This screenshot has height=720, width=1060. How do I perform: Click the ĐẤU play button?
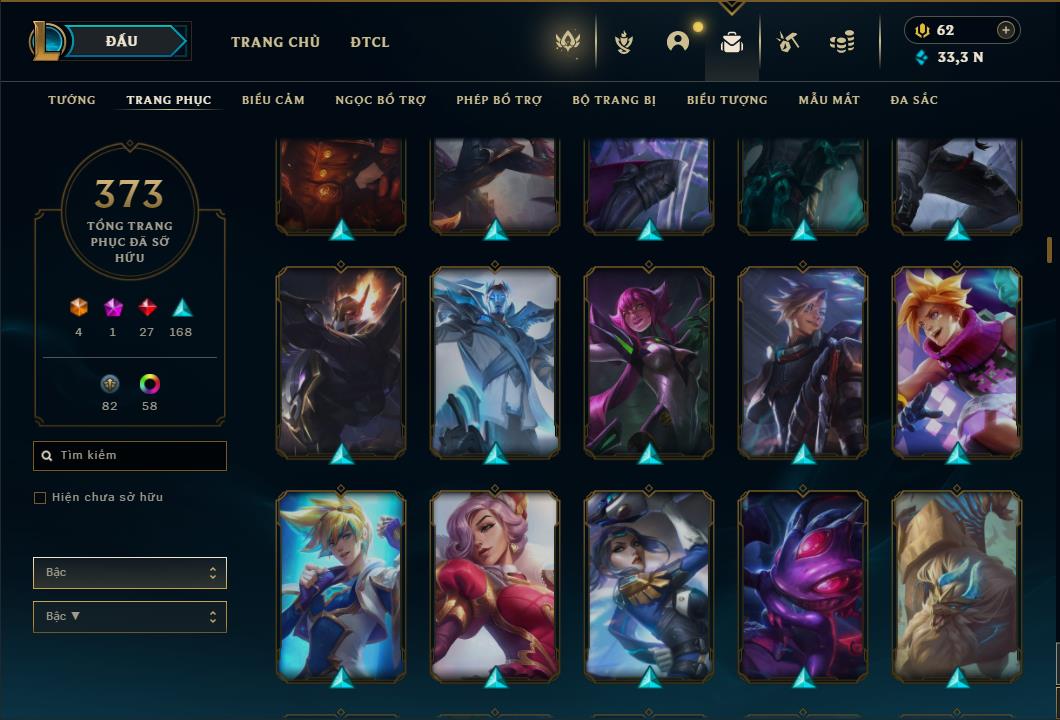pyautogui.click(x=122, y=41)
